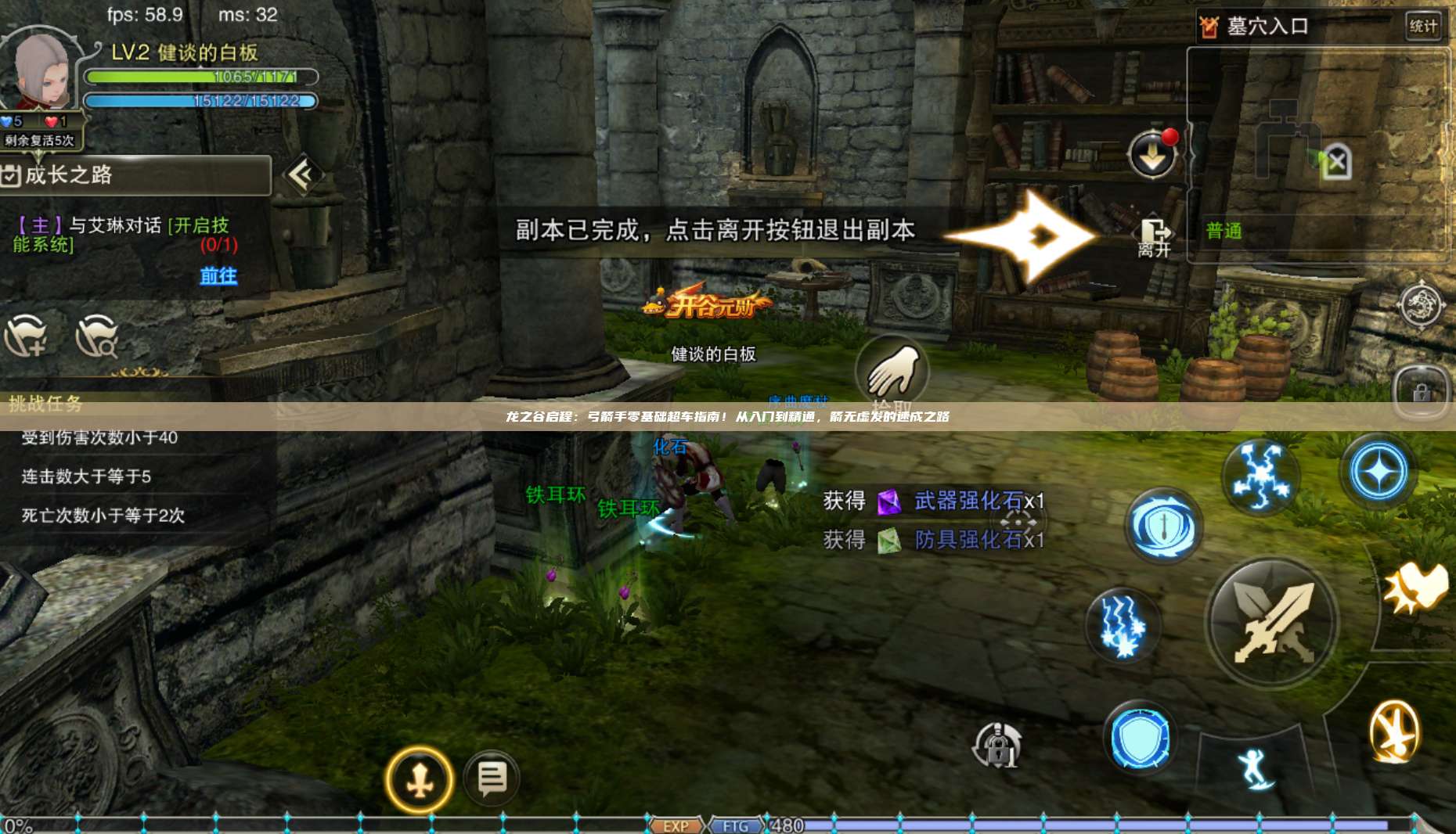
Task: Use the blue shield defense skill
Action: (1141, 735)
